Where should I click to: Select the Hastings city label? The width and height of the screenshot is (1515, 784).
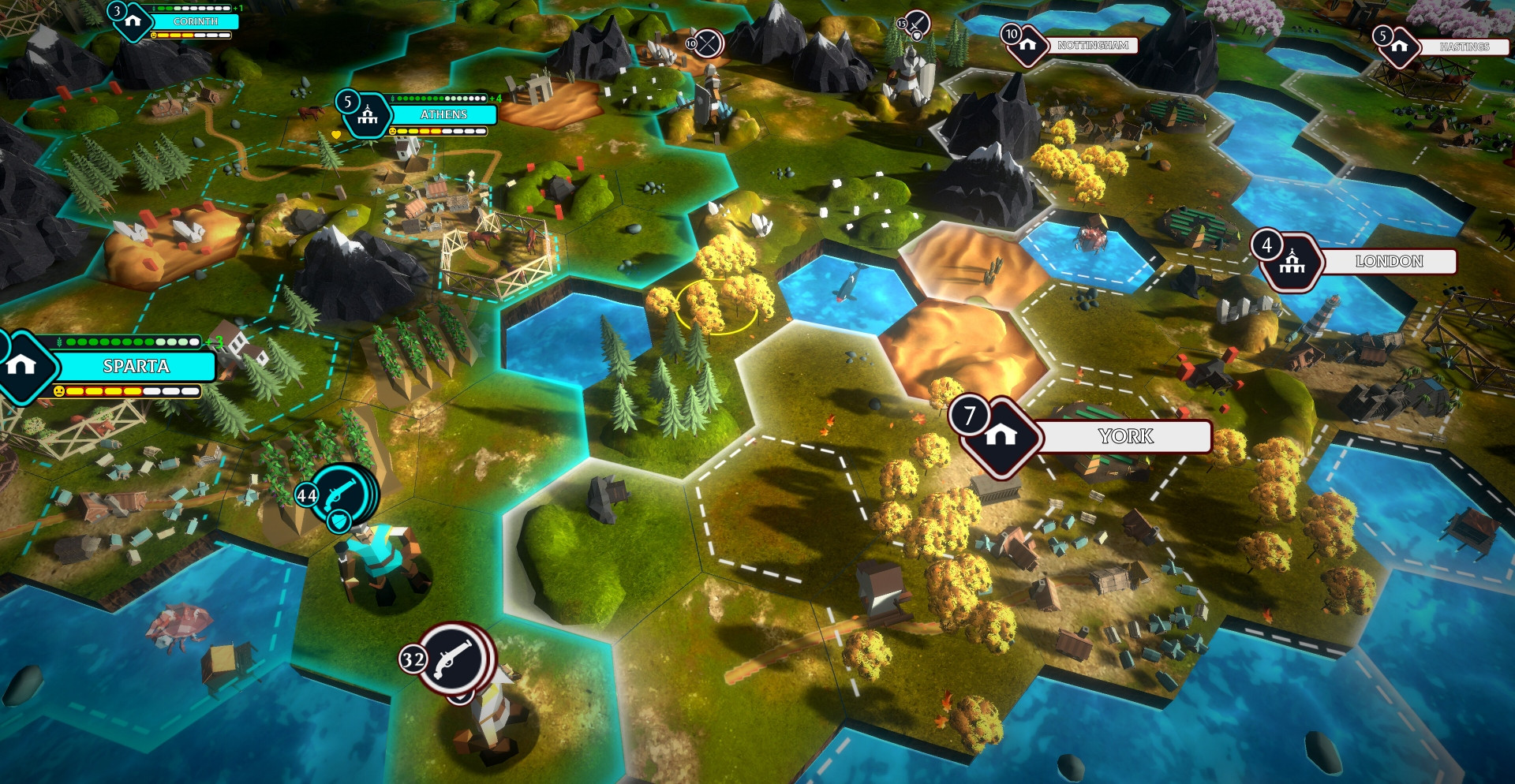click(x=1464, y=47)
